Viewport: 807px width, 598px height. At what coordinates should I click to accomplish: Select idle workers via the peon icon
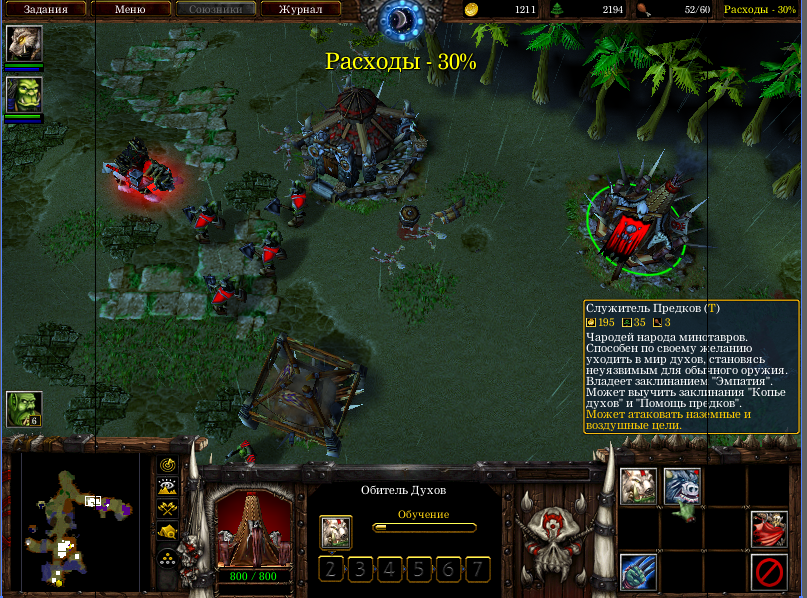24,409
